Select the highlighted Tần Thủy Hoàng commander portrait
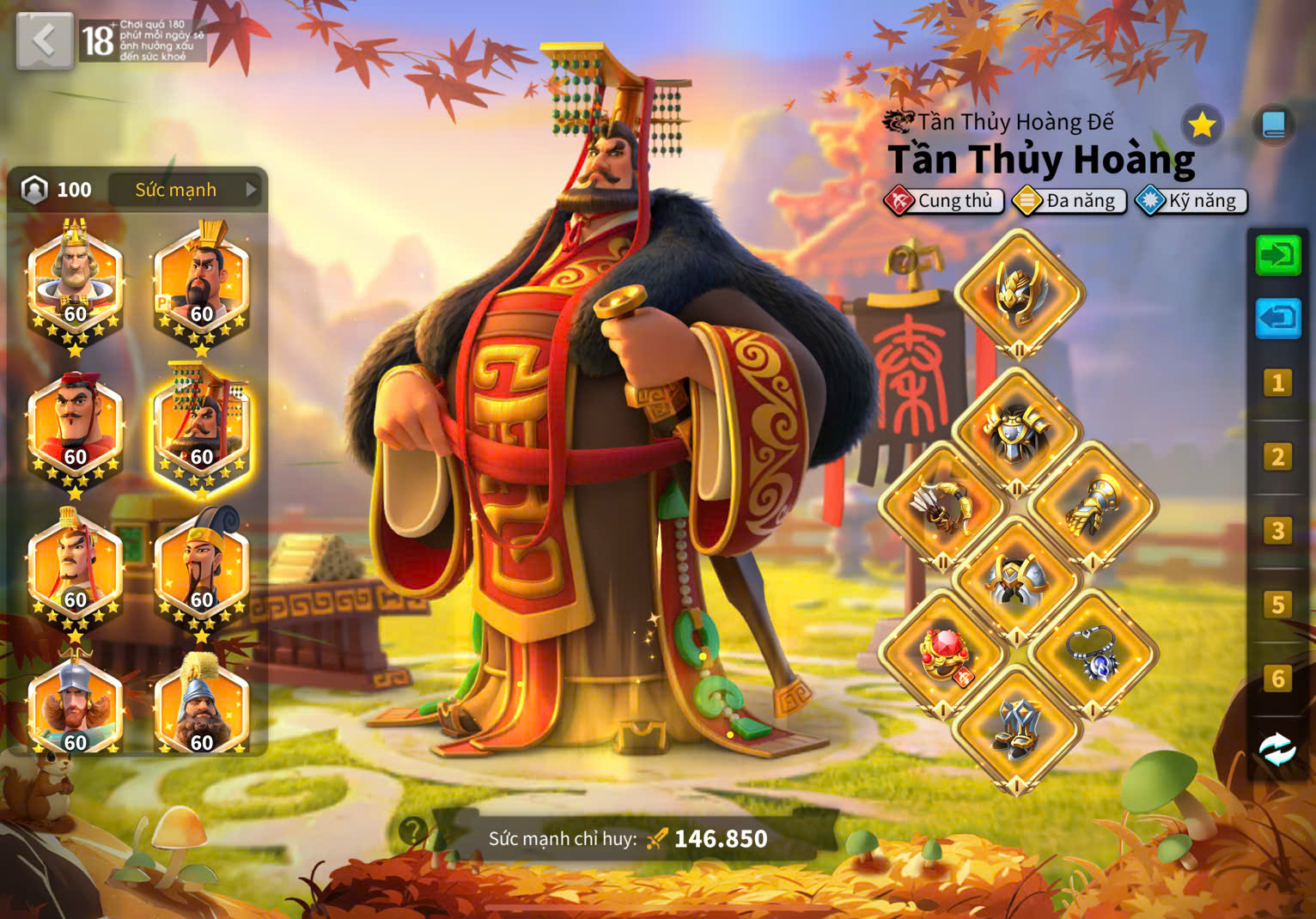This screenshot has width=1316, height=919. (x=201, y=426)
